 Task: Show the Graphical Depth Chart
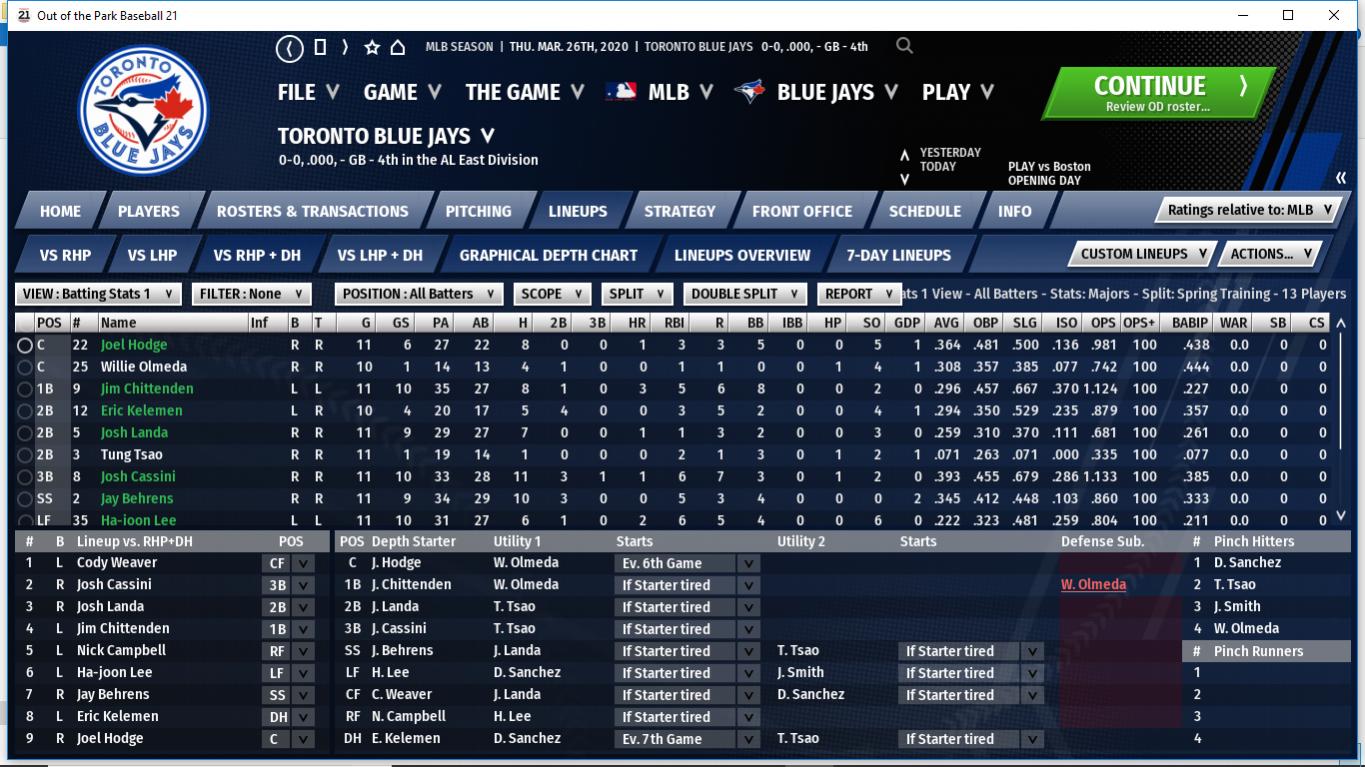[548, 255]
